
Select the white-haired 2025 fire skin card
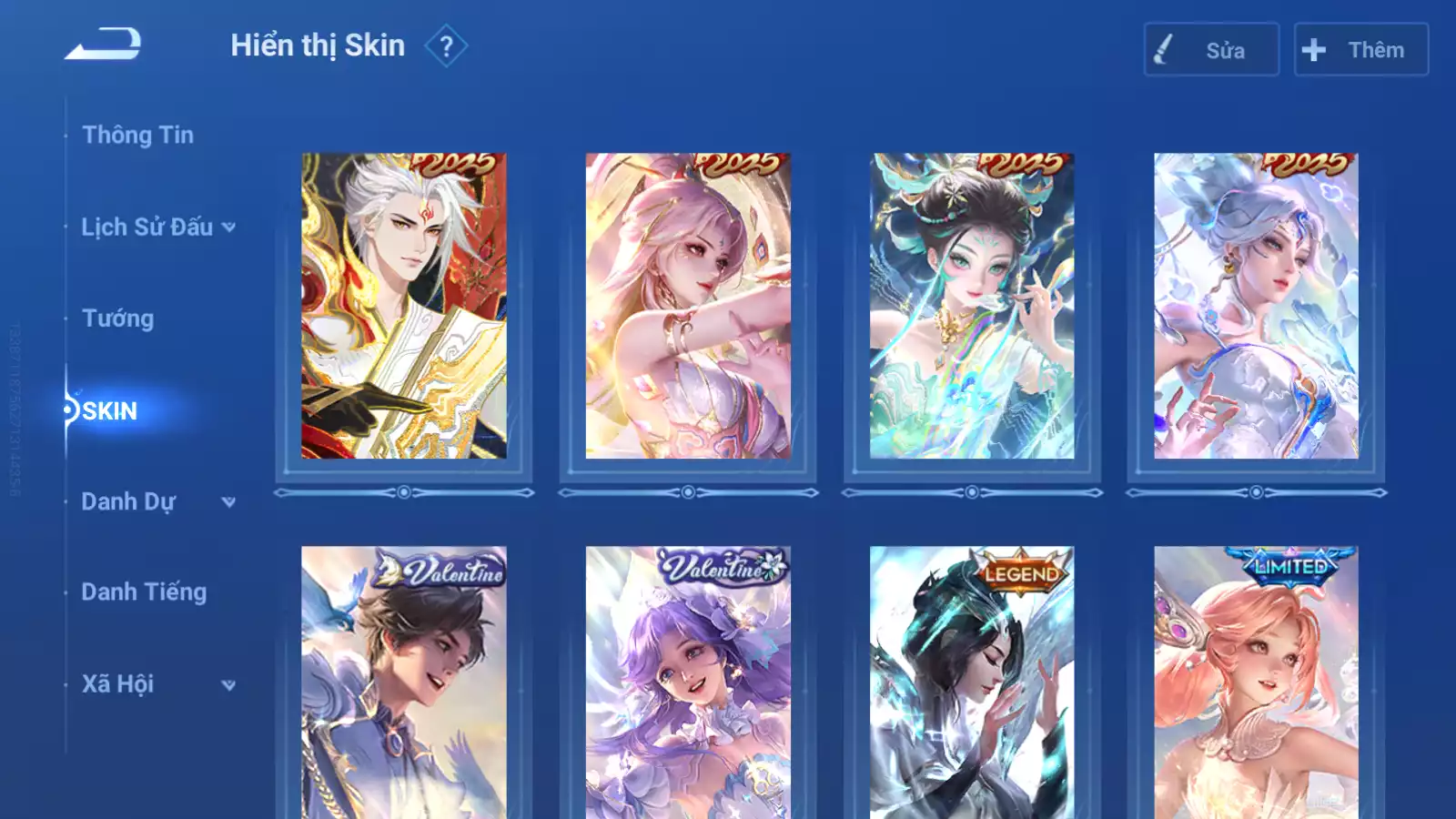click(x=404, y=306)
